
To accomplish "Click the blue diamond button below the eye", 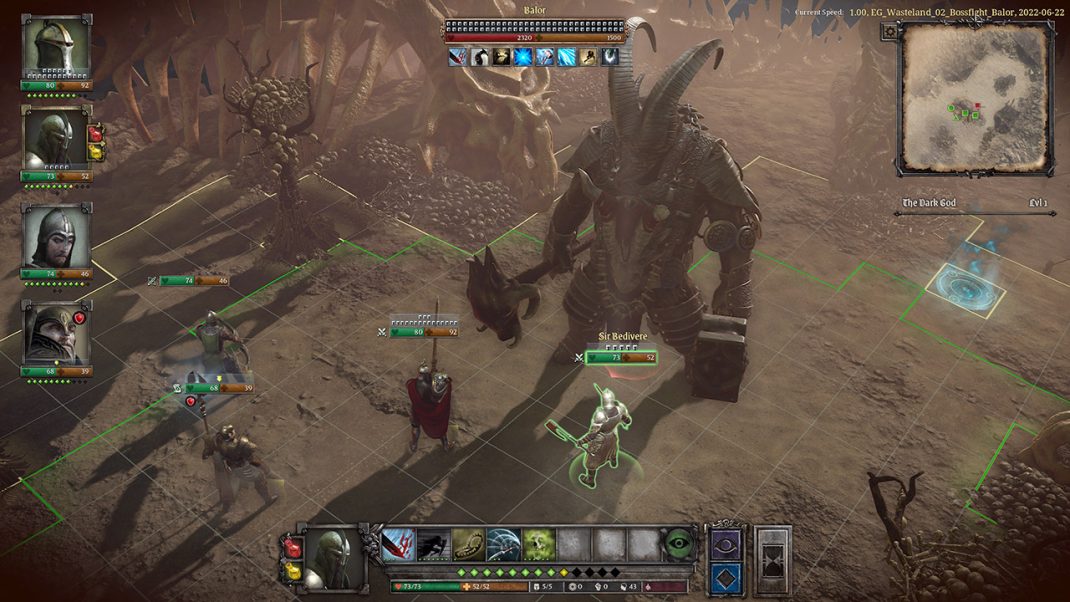I will pos(726,578).
